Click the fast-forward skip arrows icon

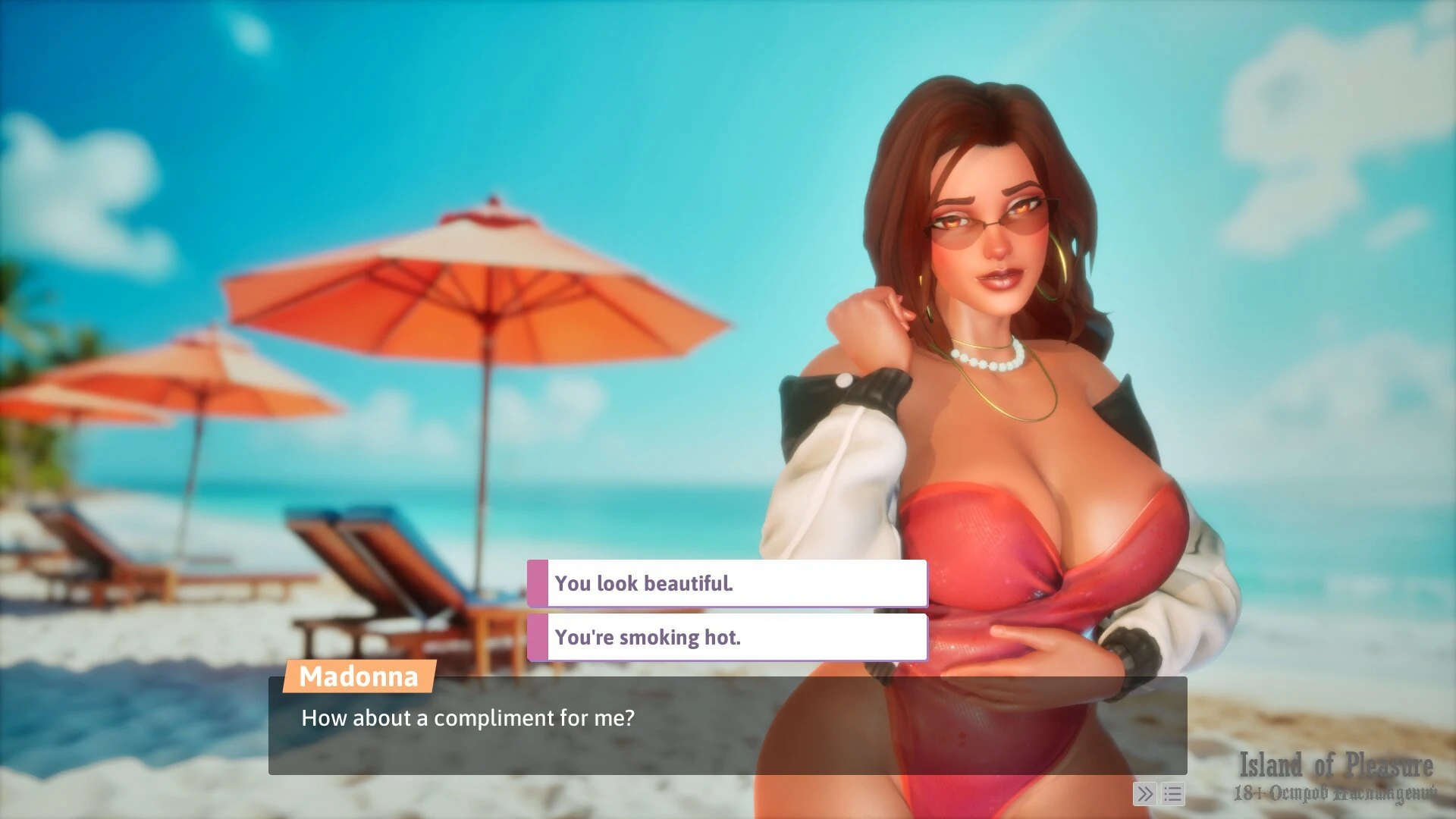tap(1144, 794)
